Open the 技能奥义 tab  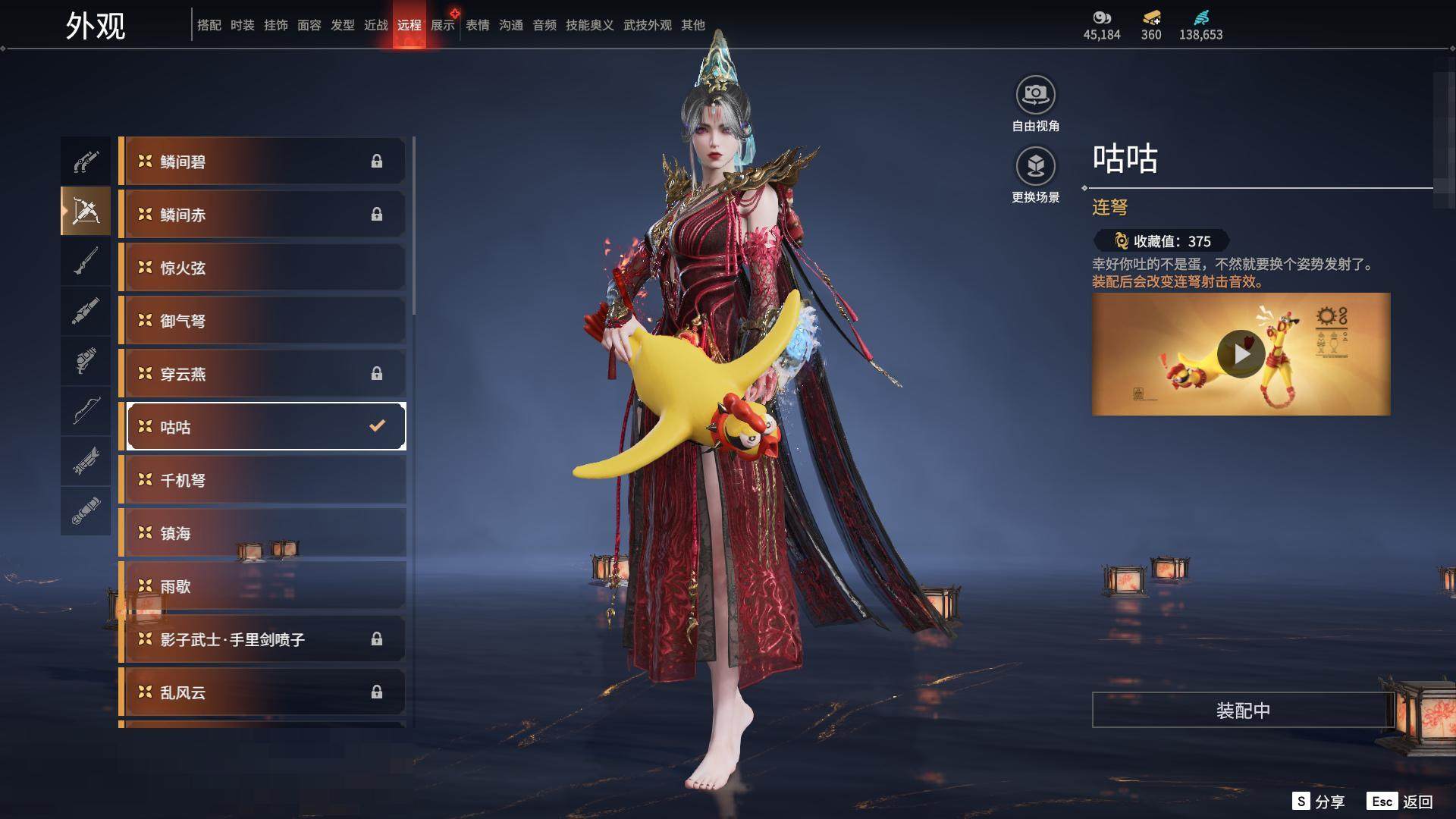tap(589, 25)
